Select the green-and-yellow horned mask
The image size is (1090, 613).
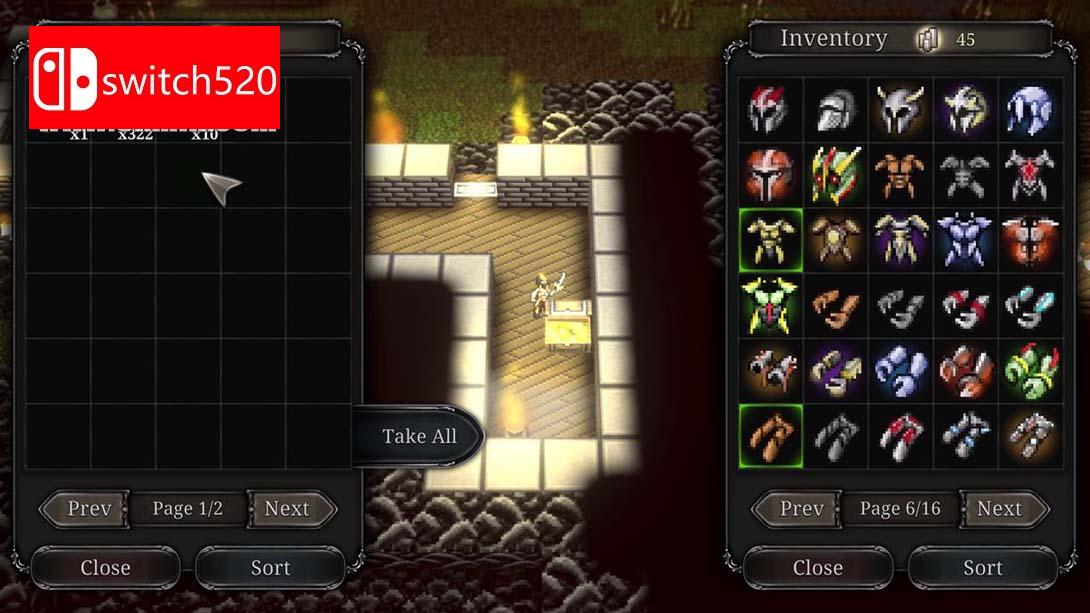pyautogui.click(x=835, y=175)
